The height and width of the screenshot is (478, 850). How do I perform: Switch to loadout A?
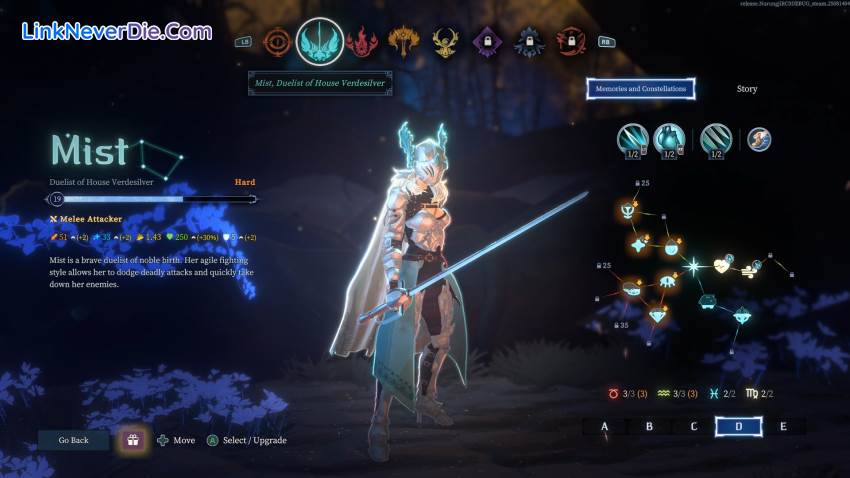604,427
